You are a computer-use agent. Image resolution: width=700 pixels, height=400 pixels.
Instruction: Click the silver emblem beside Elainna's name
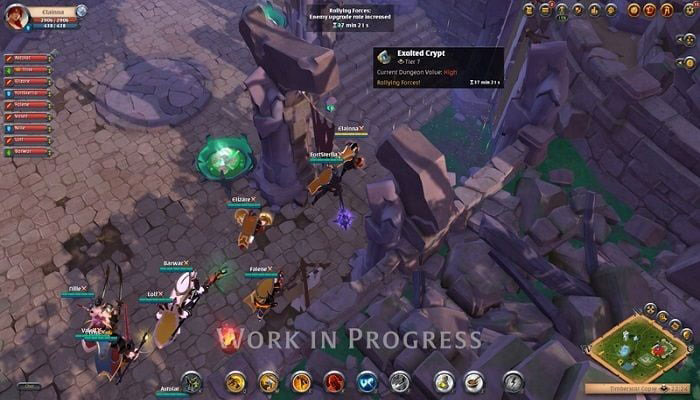[x=81, y=11]
